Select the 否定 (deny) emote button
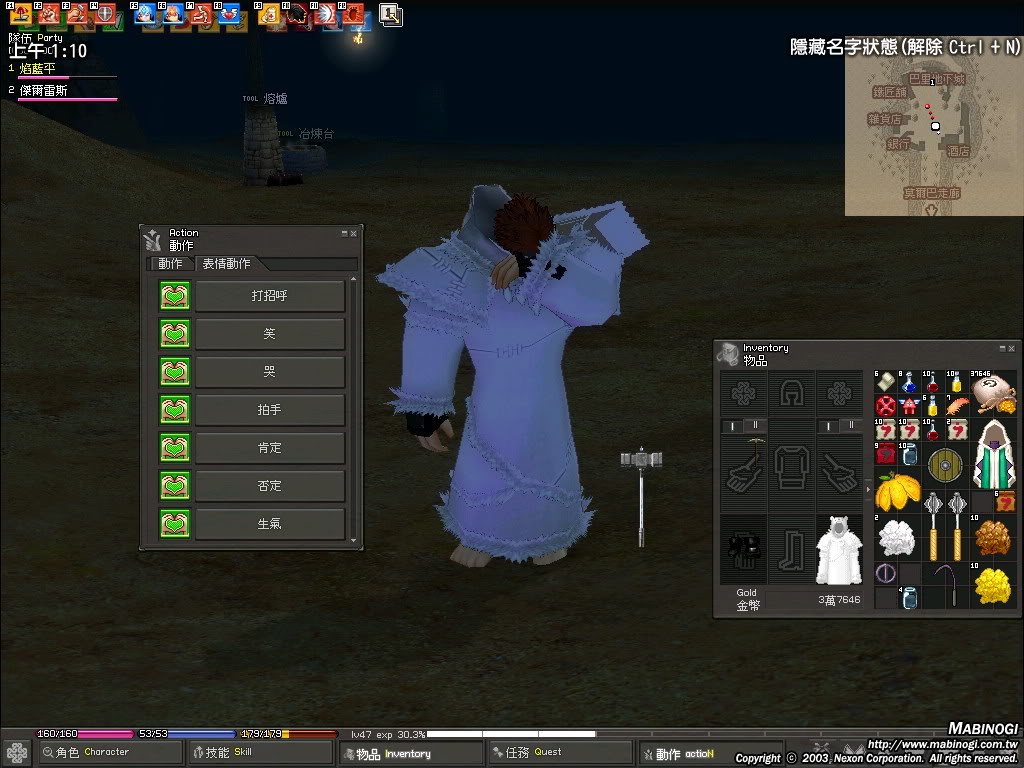Image resolution: width=1024 pixels, height=768 pixels. pyautogui.click(x=269, y=486)
